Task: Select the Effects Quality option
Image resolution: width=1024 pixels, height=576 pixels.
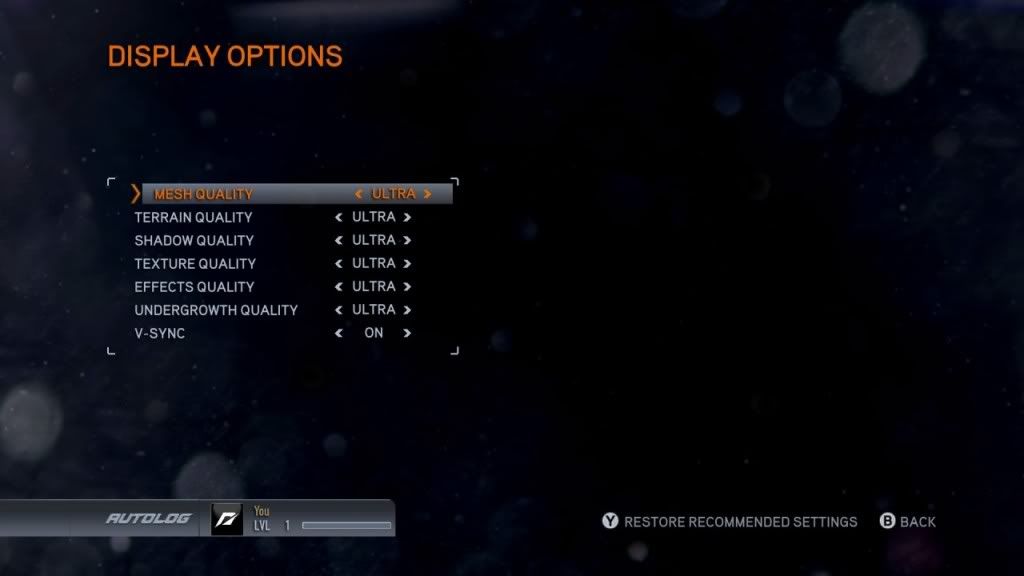Action: click(x=194, y=287)
